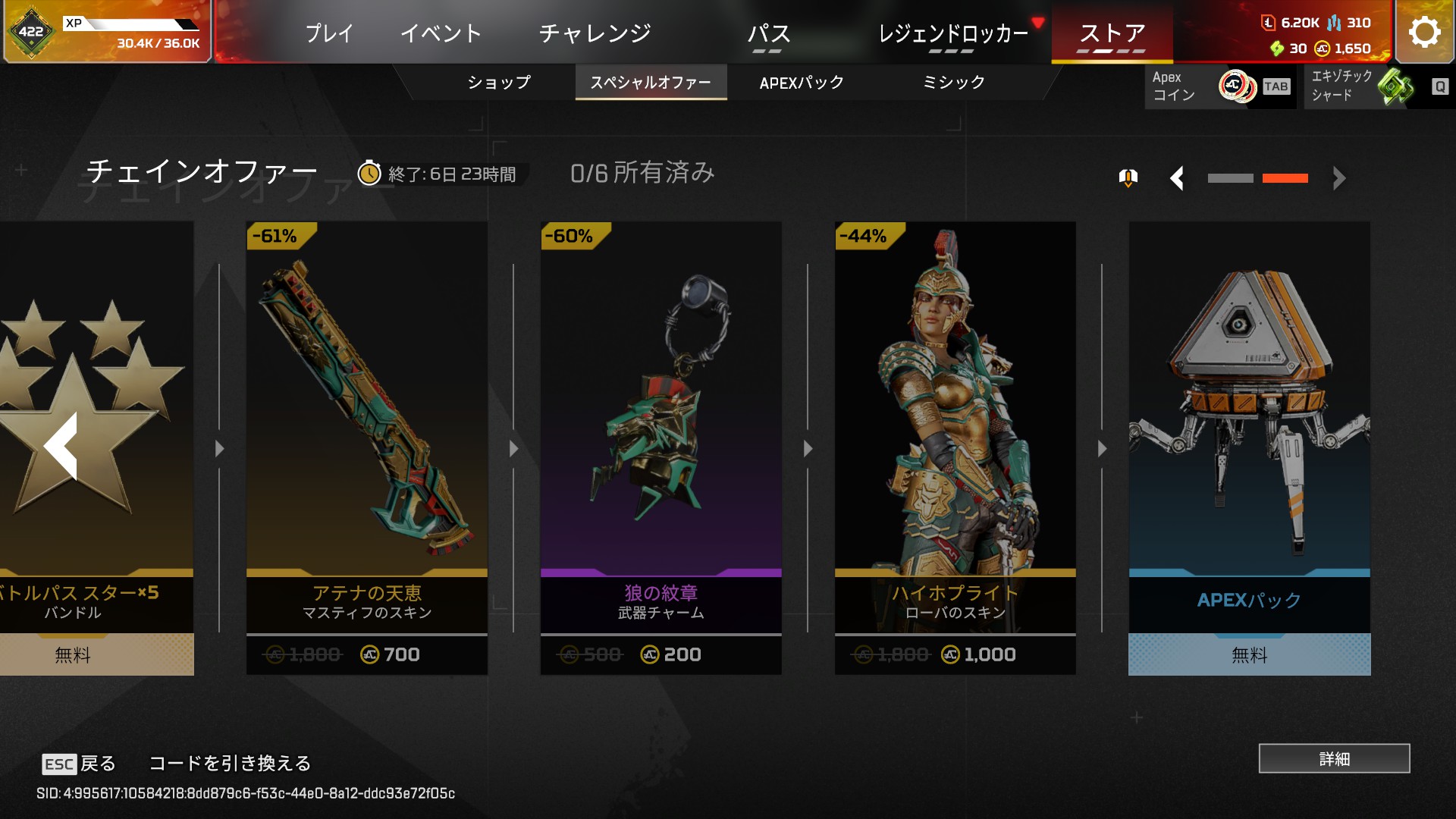The image size is (1456, 819).
Task: Click the Apex コイン purchase button
Action: click(x=1219, y=86)
